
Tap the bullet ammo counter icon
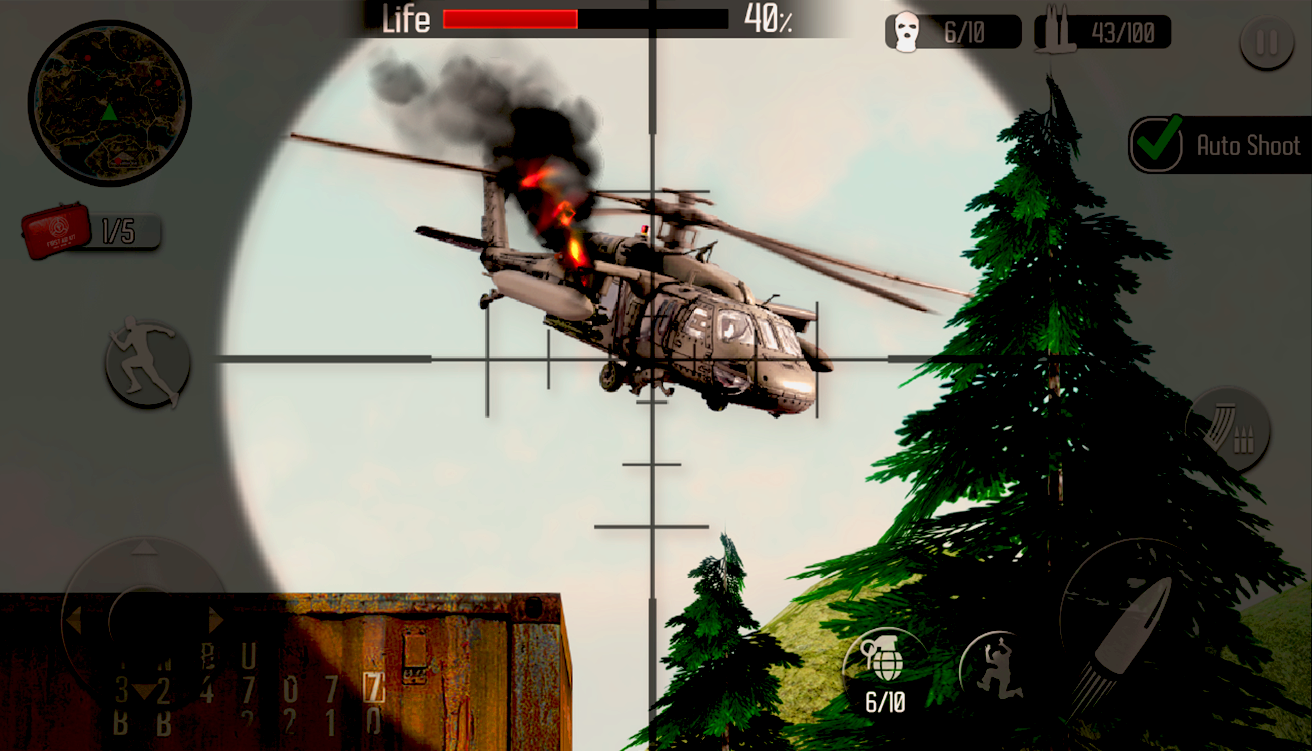(x=1054, y=30)
